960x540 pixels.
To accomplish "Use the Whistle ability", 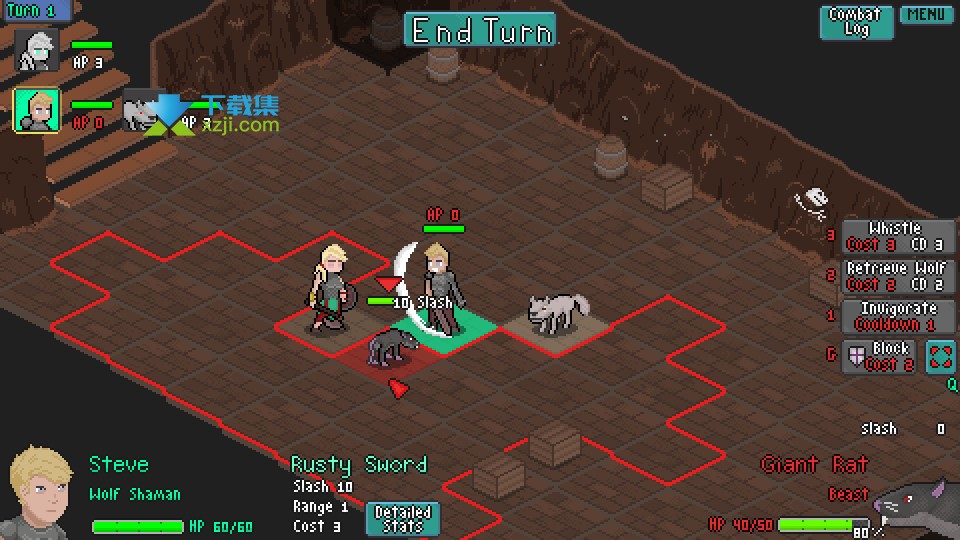I will click(x=896, y=236).
